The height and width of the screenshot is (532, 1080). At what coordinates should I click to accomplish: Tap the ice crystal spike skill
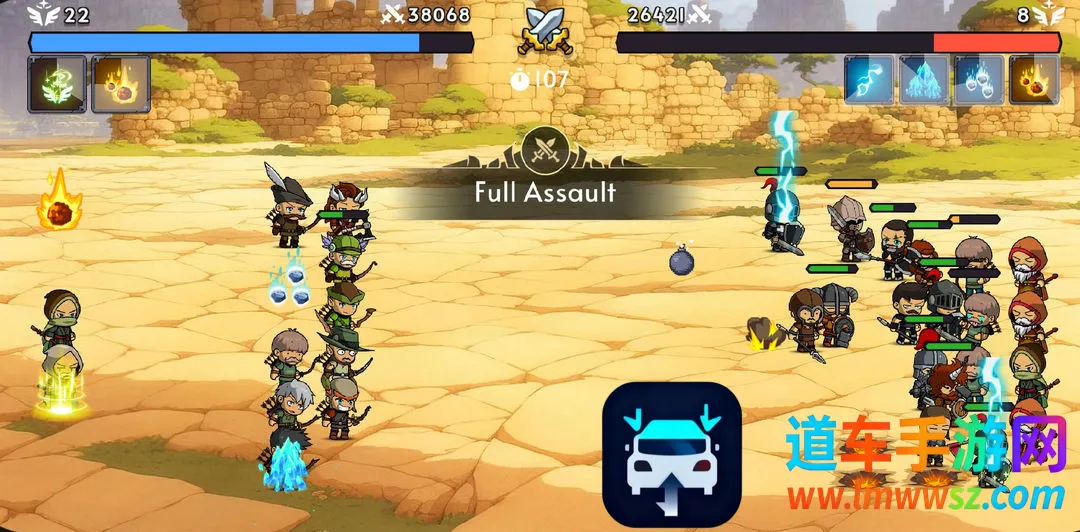click(923, 80)
